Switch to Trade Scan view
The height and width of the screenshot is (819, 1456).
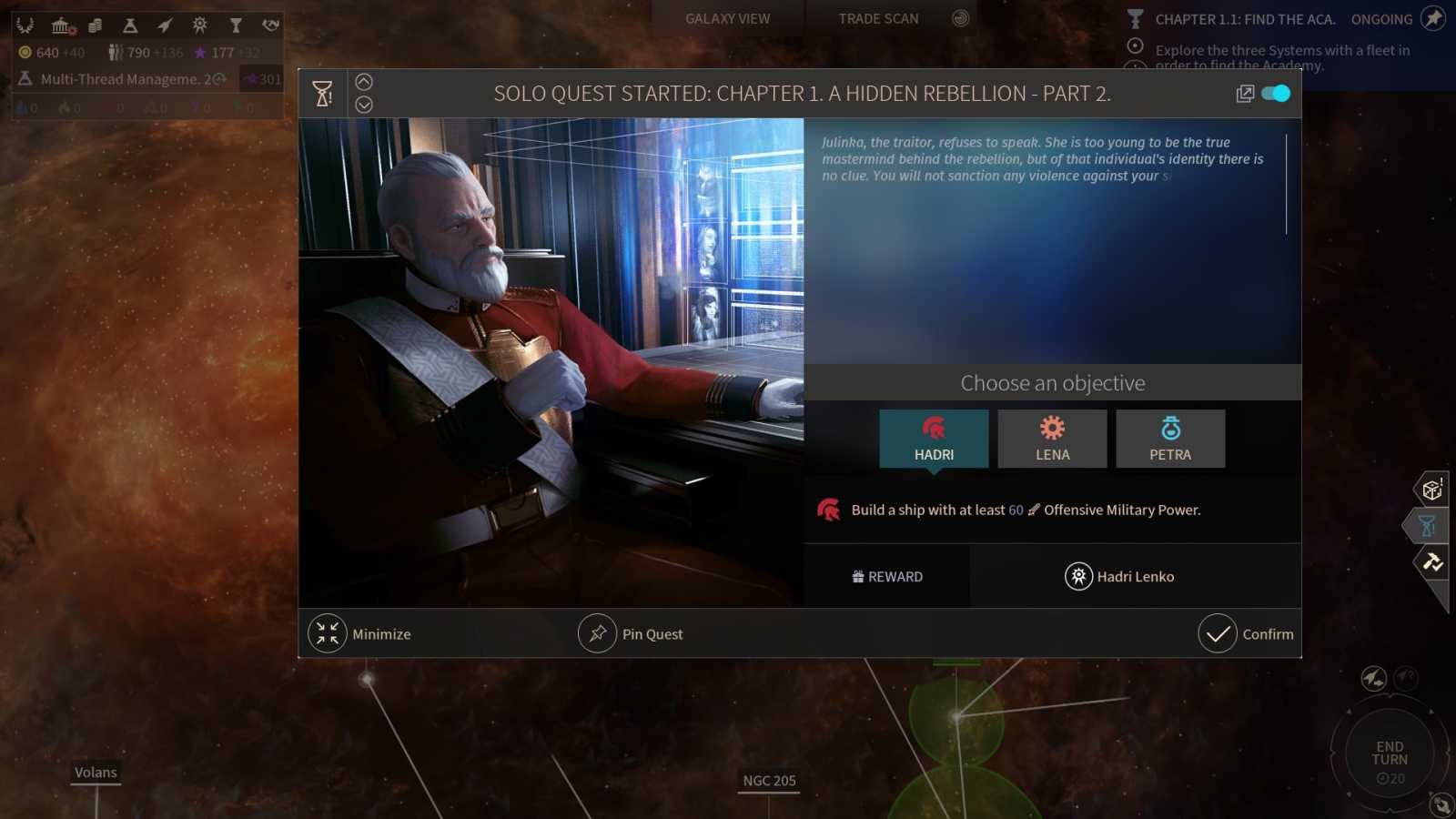click(x=876, y=17)
